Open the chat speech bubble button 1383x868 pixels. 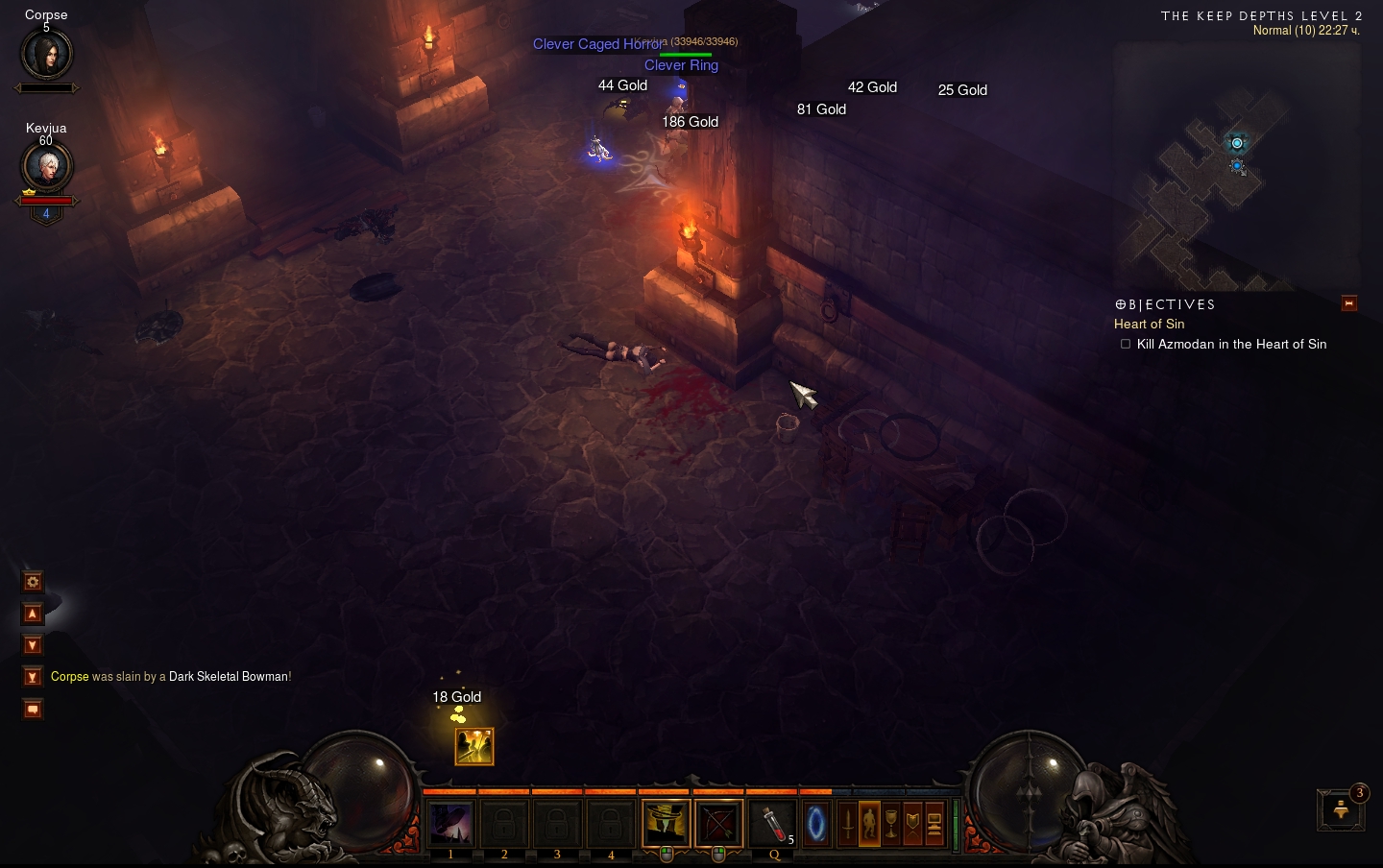[x=33, y=710]
